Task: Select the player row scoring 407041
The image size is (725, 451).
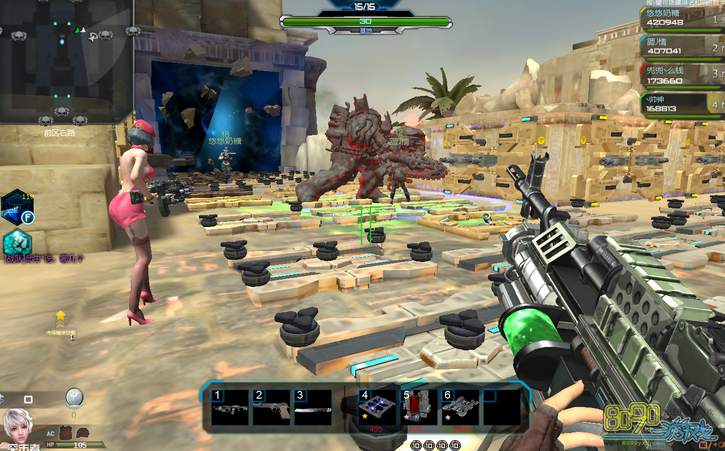Action: (678, 46)
